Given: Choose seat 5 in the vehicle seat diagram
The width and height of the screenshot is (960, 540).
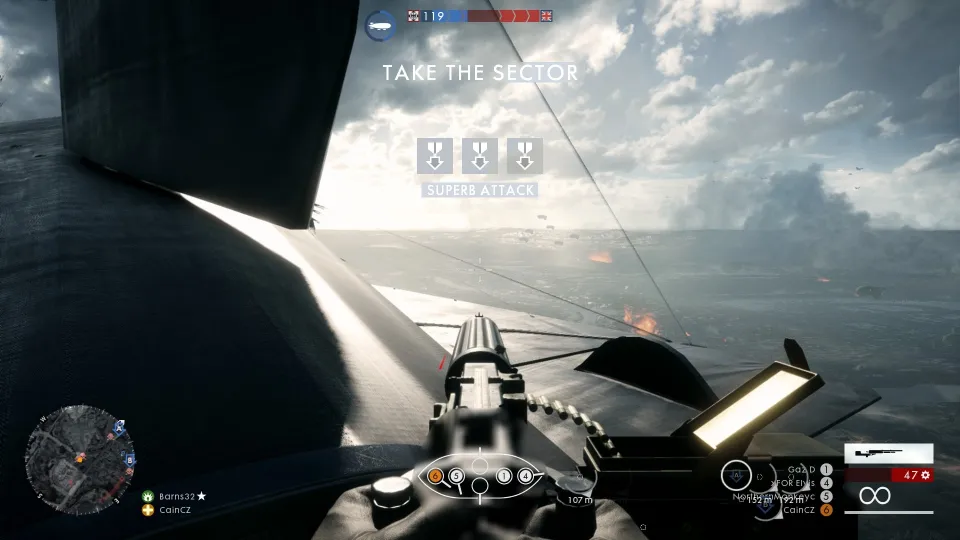Looking at the screenshot, I should (456, 476).
